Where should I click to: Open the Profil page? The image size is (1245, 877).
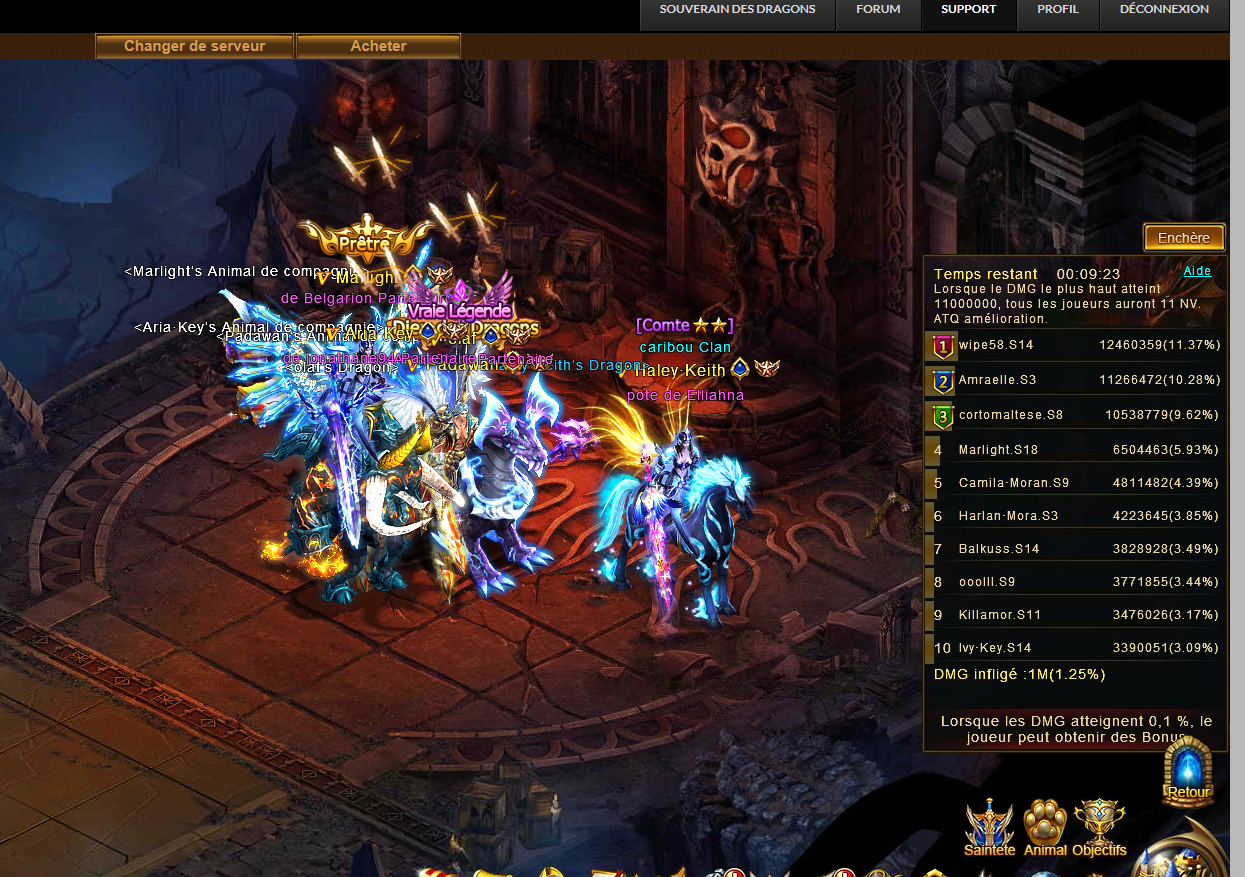click(x=1057, y=10)
